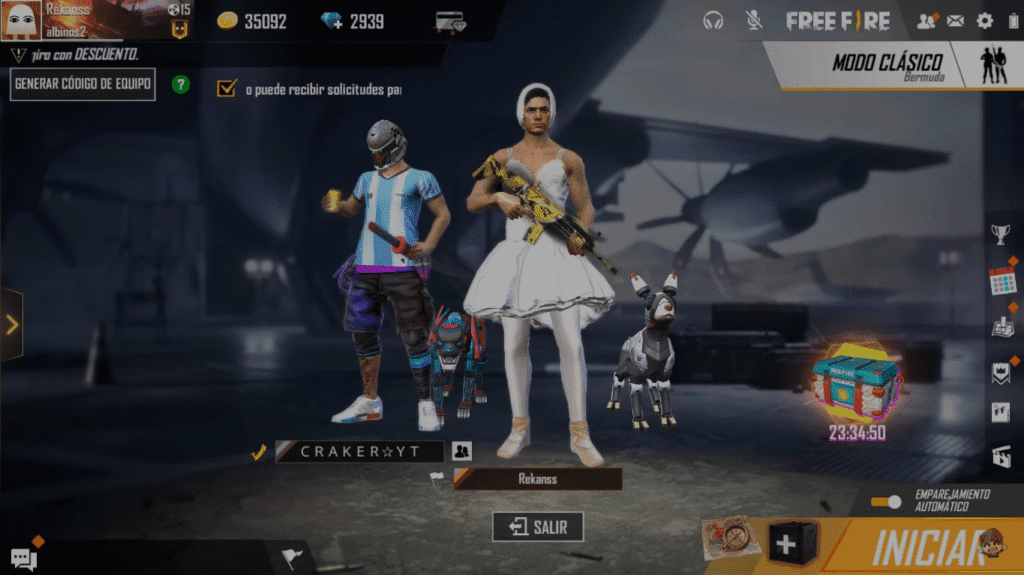The image size is (1024, 575).
Task: Add CRAKER☆YT as friend icon
Action: [461, 452]
